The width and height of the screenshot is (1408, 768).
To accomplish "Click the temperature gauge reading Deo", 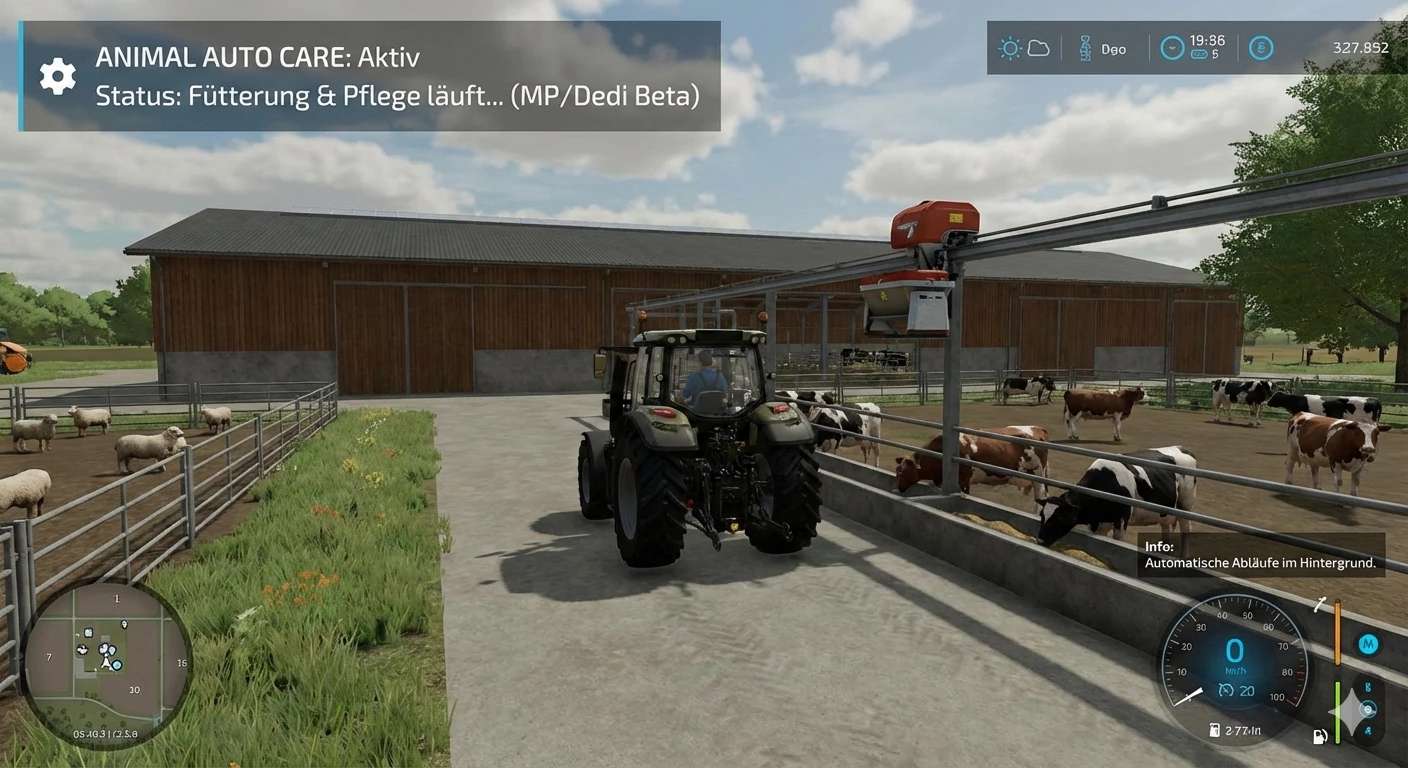I will coord(1100,49).
